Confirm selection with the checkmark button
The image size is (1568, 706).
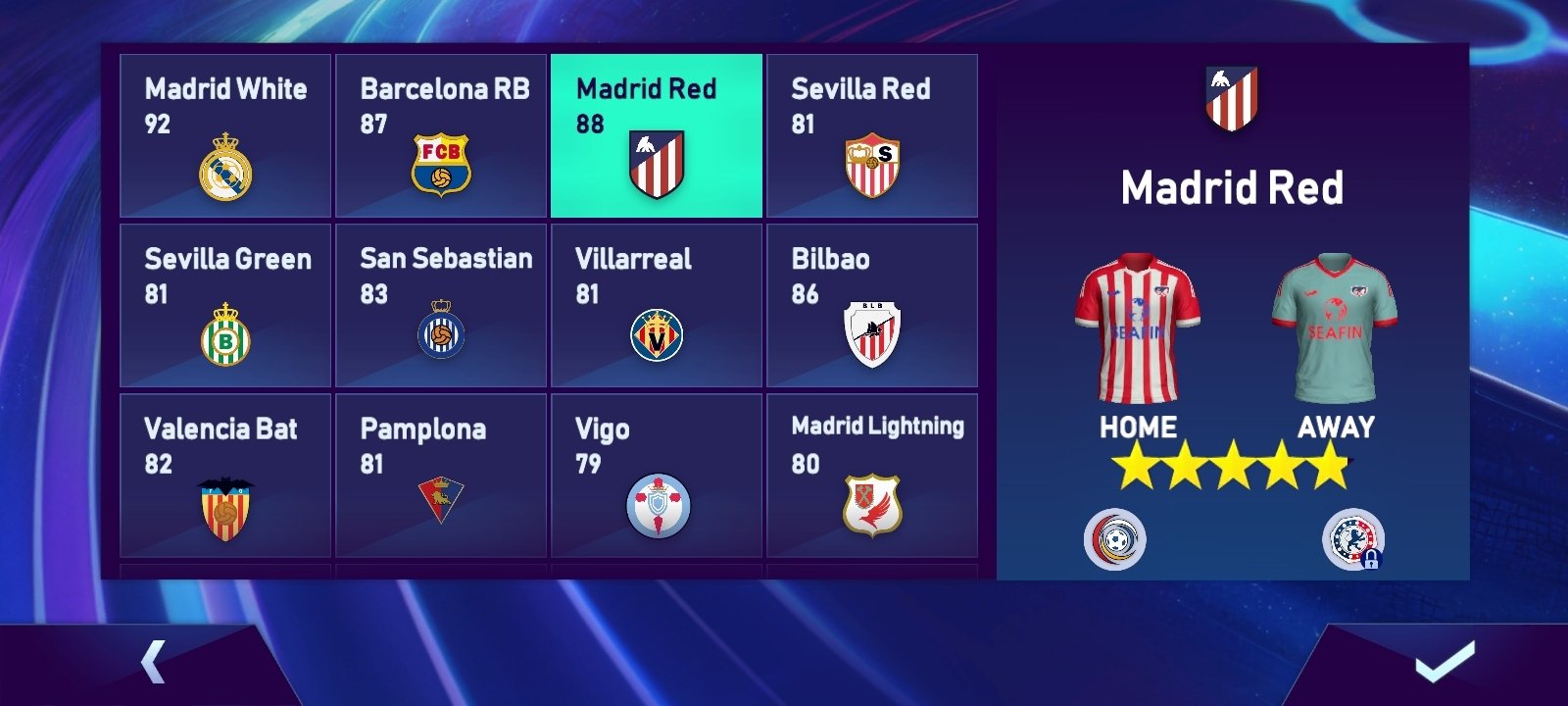point(1445,662)
